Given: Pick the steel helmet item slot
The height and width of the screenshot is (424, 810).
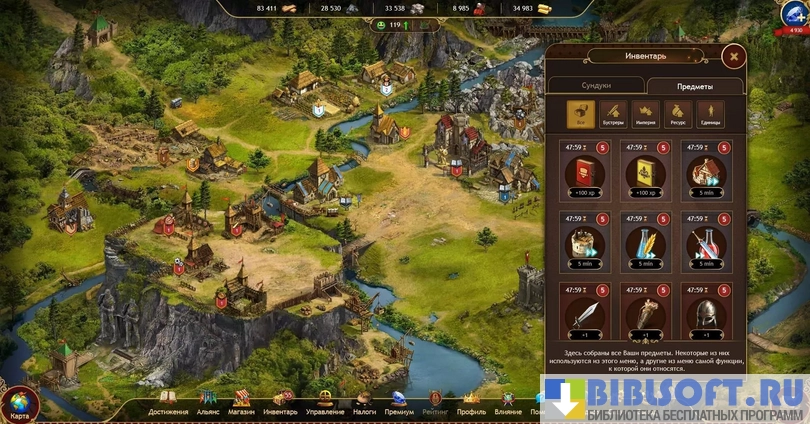Looking at the screenshot, I should coord(706,311).
